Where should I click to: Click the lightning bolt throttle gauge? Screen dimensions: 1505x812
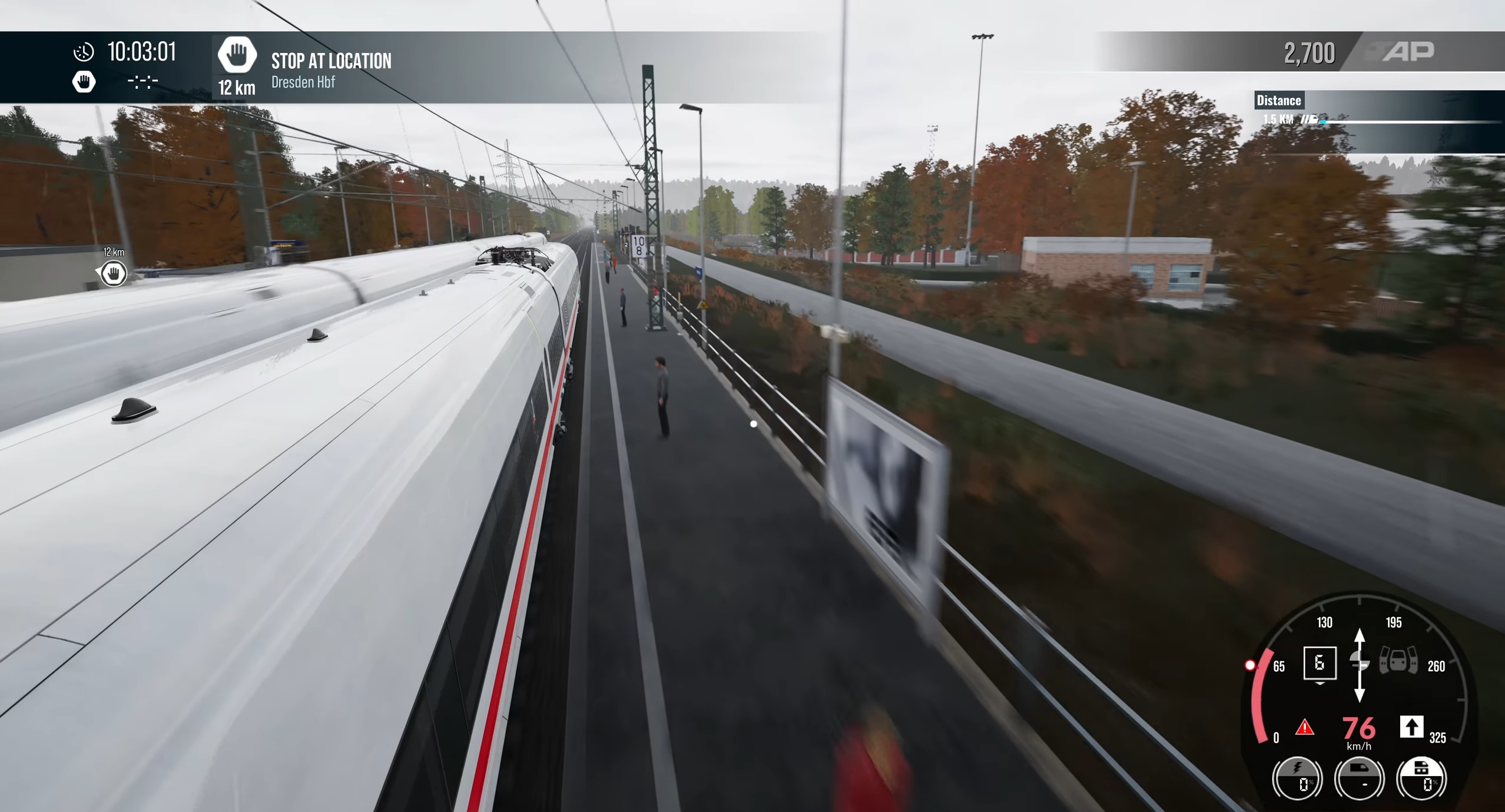(x=1297, y=778)
